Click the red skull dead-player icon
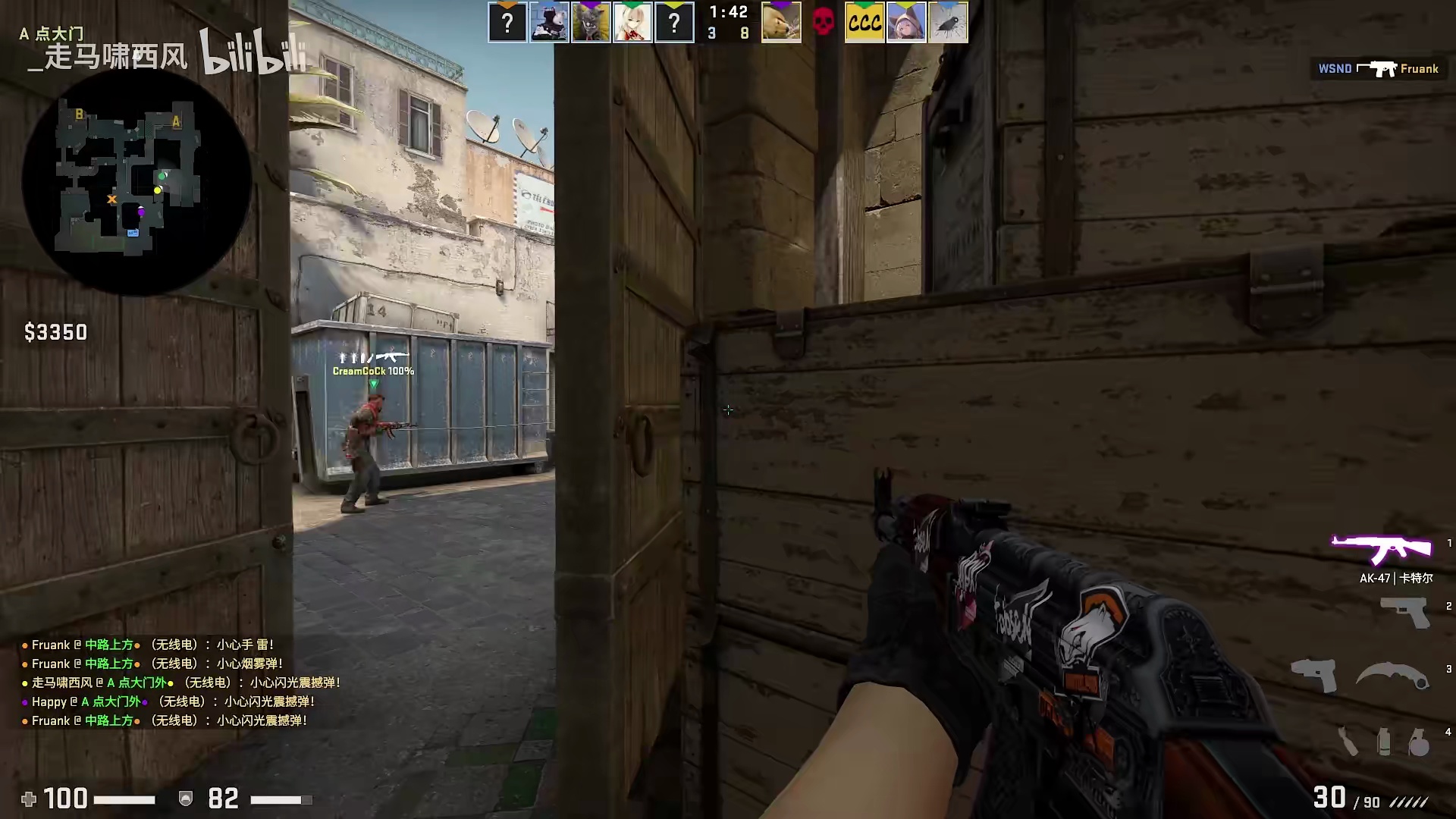The image size is (1456, 819). click(x=823, y=23)
